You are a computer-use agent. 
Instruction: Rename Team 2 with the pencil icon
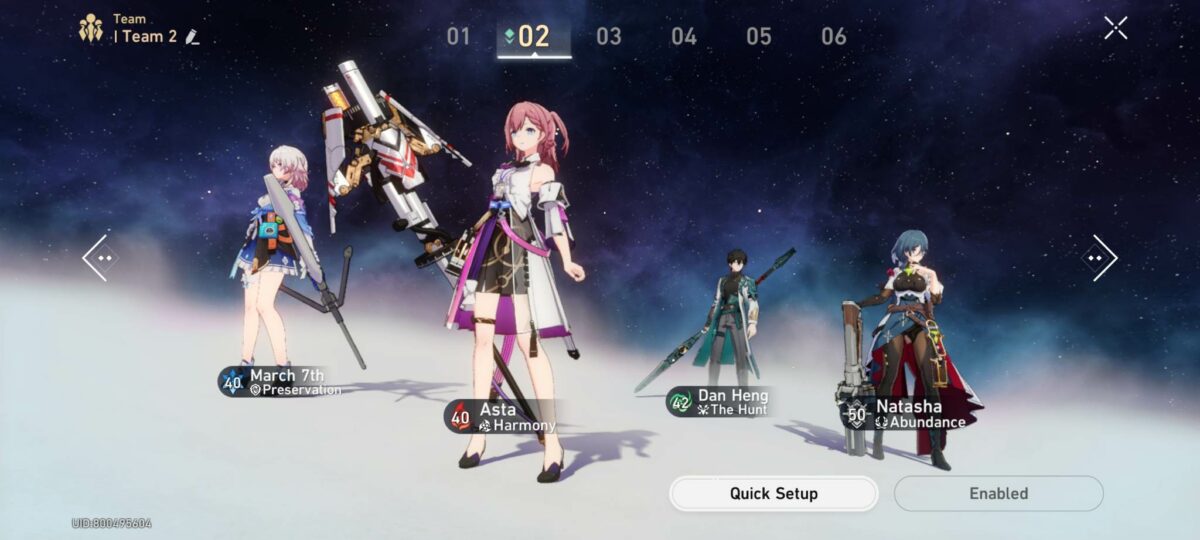pyautogui.click(x=192, y=37)
